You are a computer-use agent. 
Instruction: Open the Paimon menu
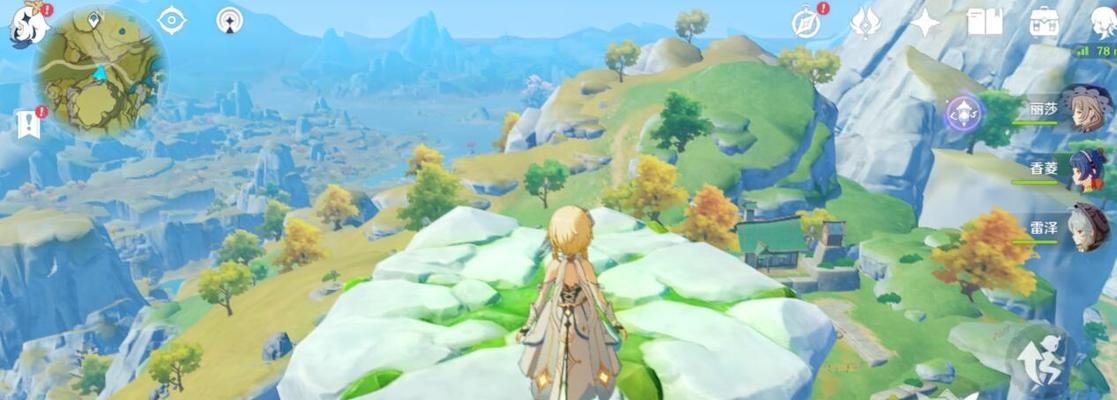[x=25, y=24]
